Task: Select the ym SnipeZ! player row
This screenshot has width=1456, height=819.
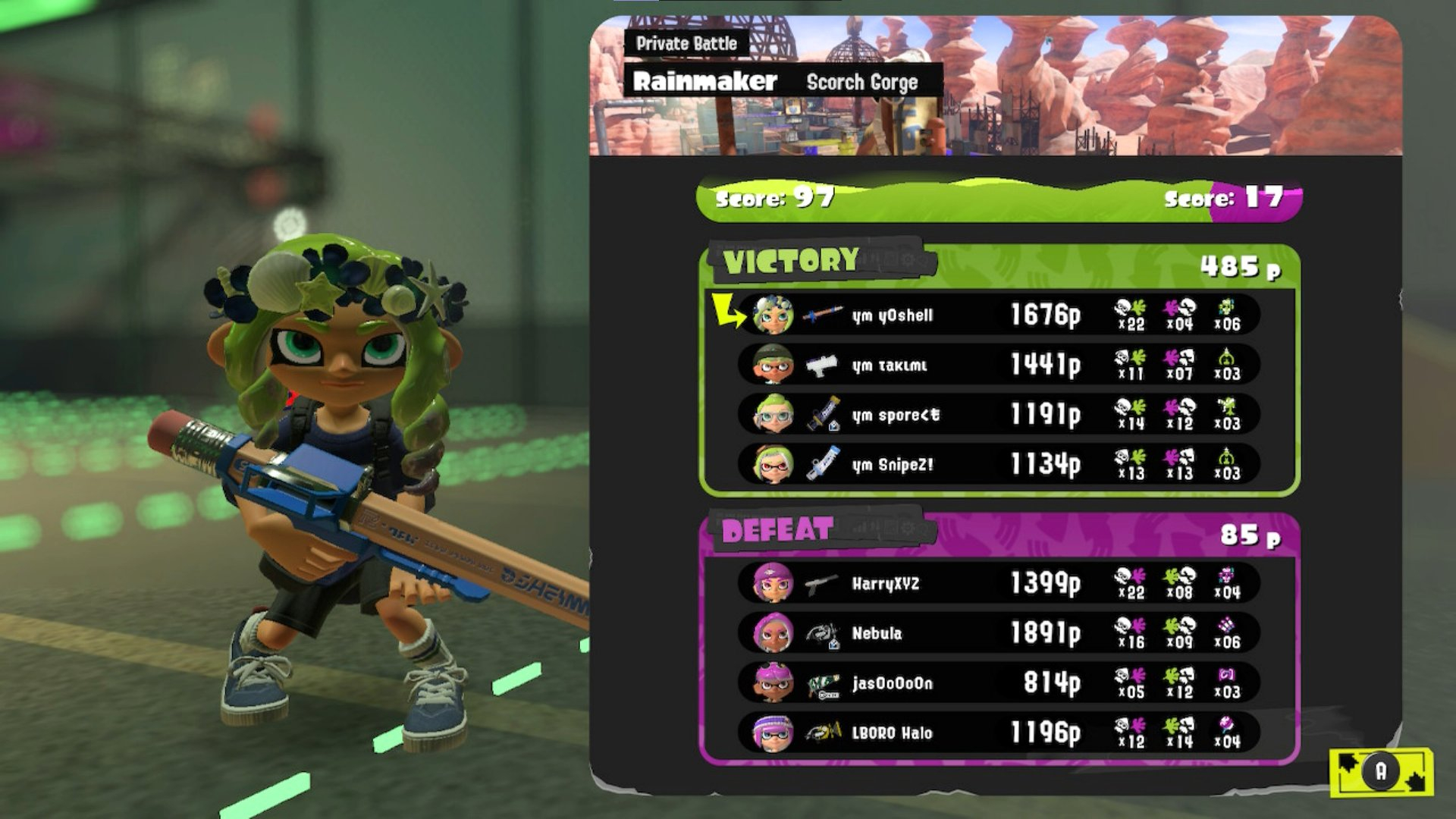Action: coord(998,464)
